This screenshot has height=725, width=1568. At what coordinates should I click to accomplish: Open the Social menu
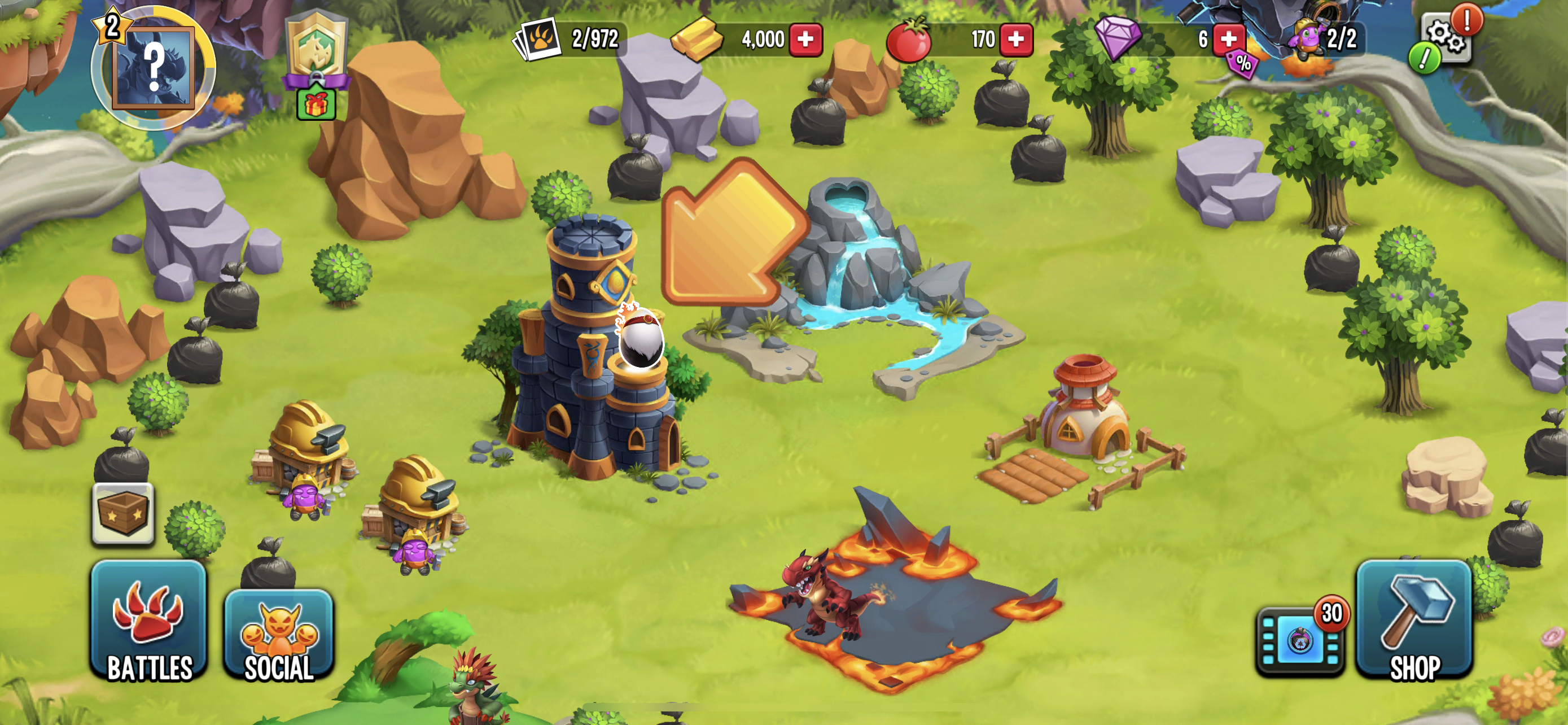click(279, 635)
